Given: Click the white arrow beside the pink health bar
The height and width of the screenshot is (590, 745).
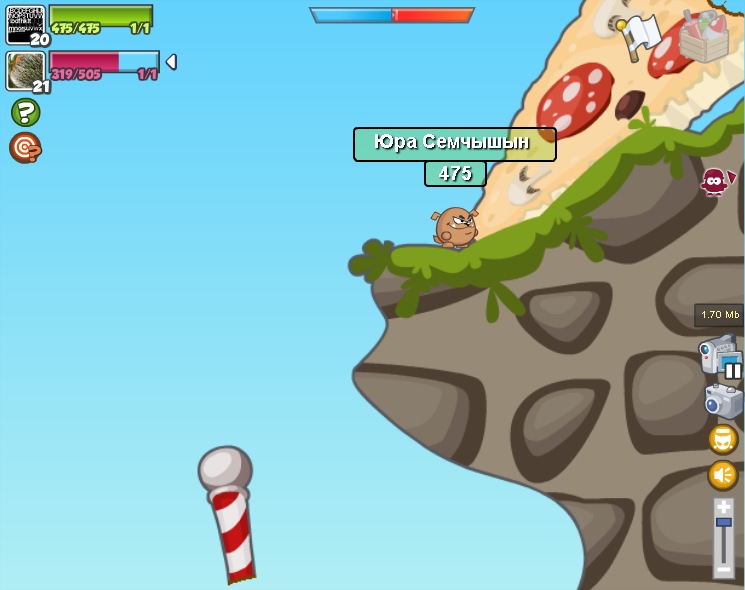Looking at the screenshot, I should [x=171, y=62].
